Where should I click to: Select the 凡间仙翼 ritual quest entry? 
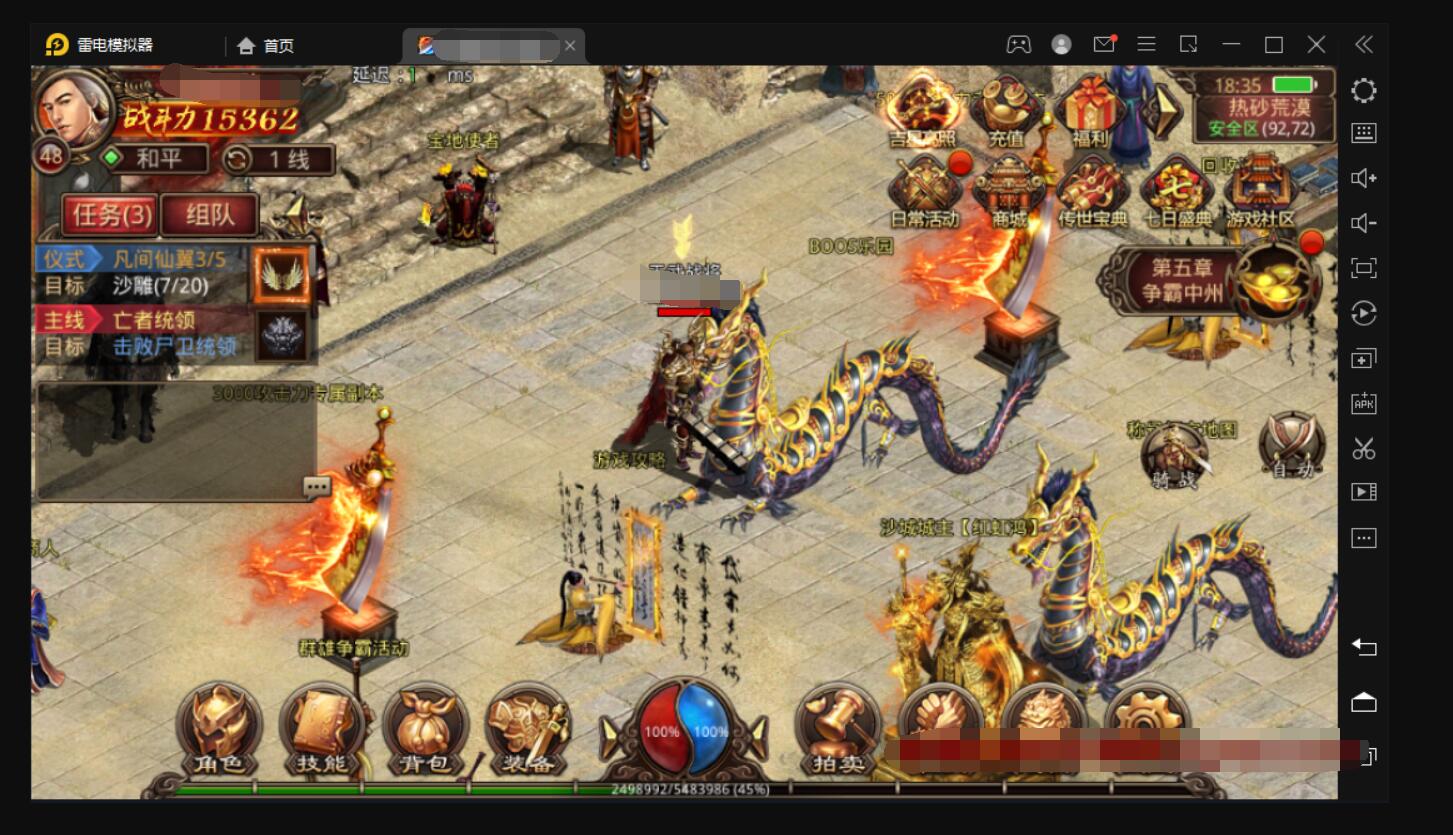pyautogui.click(x=170, y=259)
